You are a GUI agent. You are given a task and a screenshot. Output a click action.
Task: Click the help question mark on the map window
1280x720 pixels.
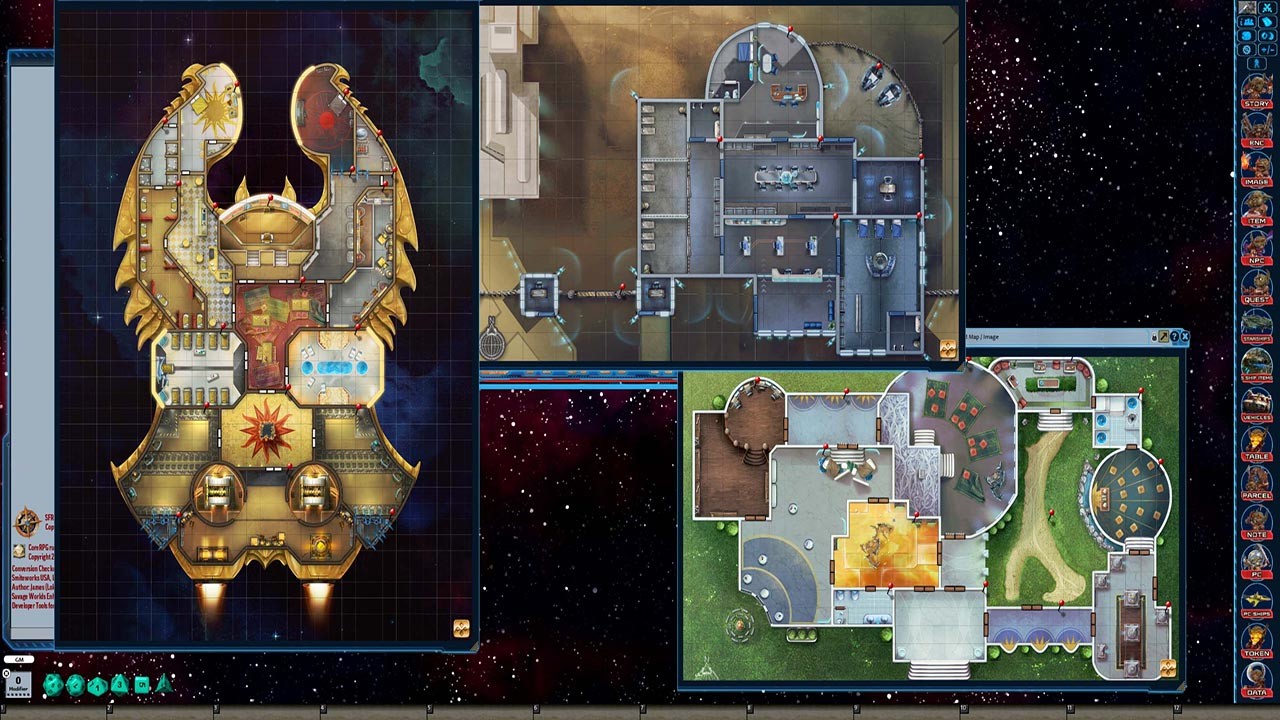(1174, 337)
